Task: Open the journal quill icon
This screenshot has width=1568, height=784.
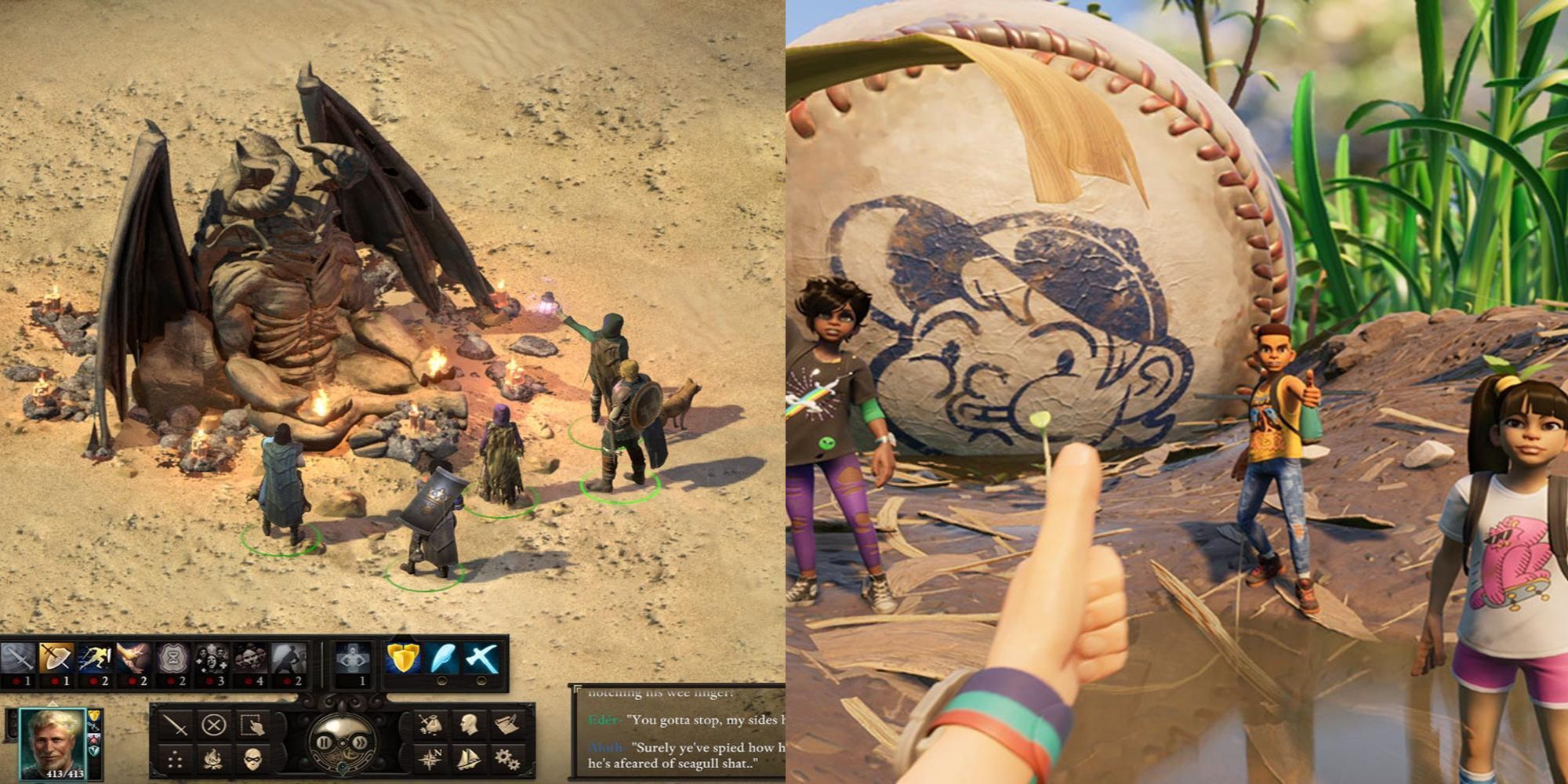Action: [x=505, y=723]
